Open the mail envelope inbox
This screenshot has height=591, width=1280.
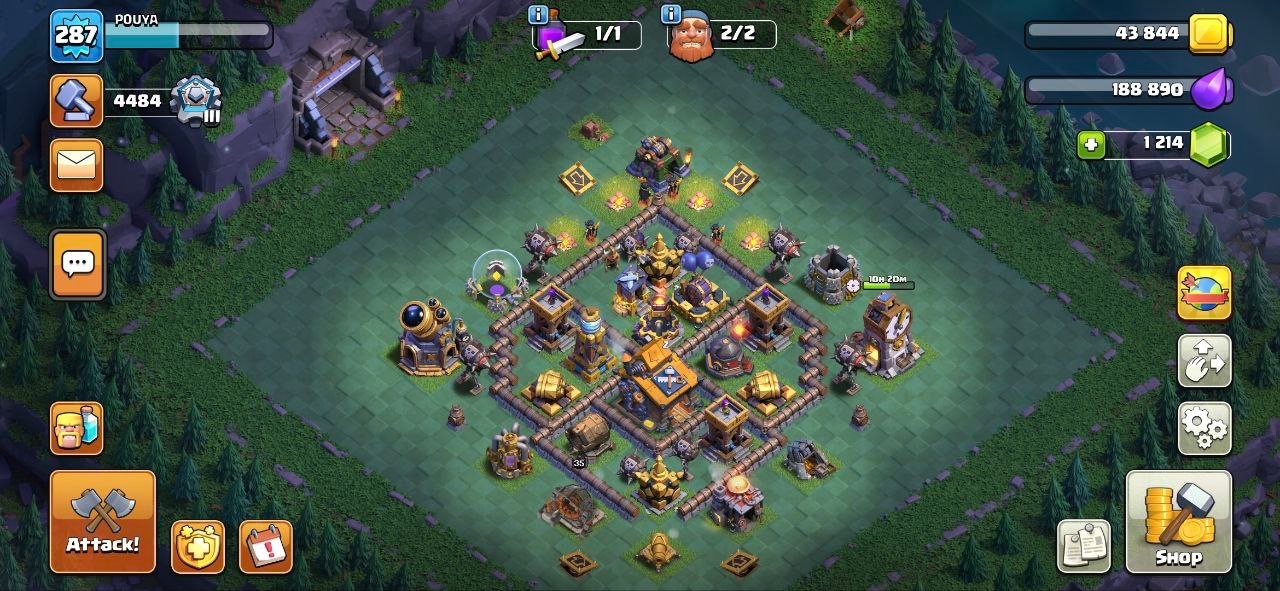click(x=77, y=165)
